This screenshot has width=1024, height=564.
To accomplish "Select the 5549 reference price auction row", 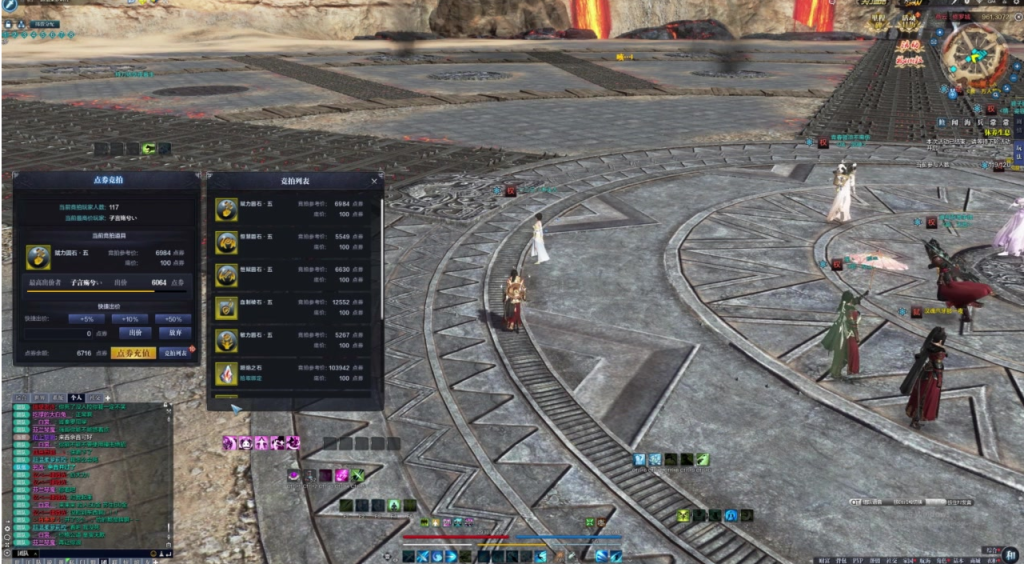I will [x=295, y=242].
